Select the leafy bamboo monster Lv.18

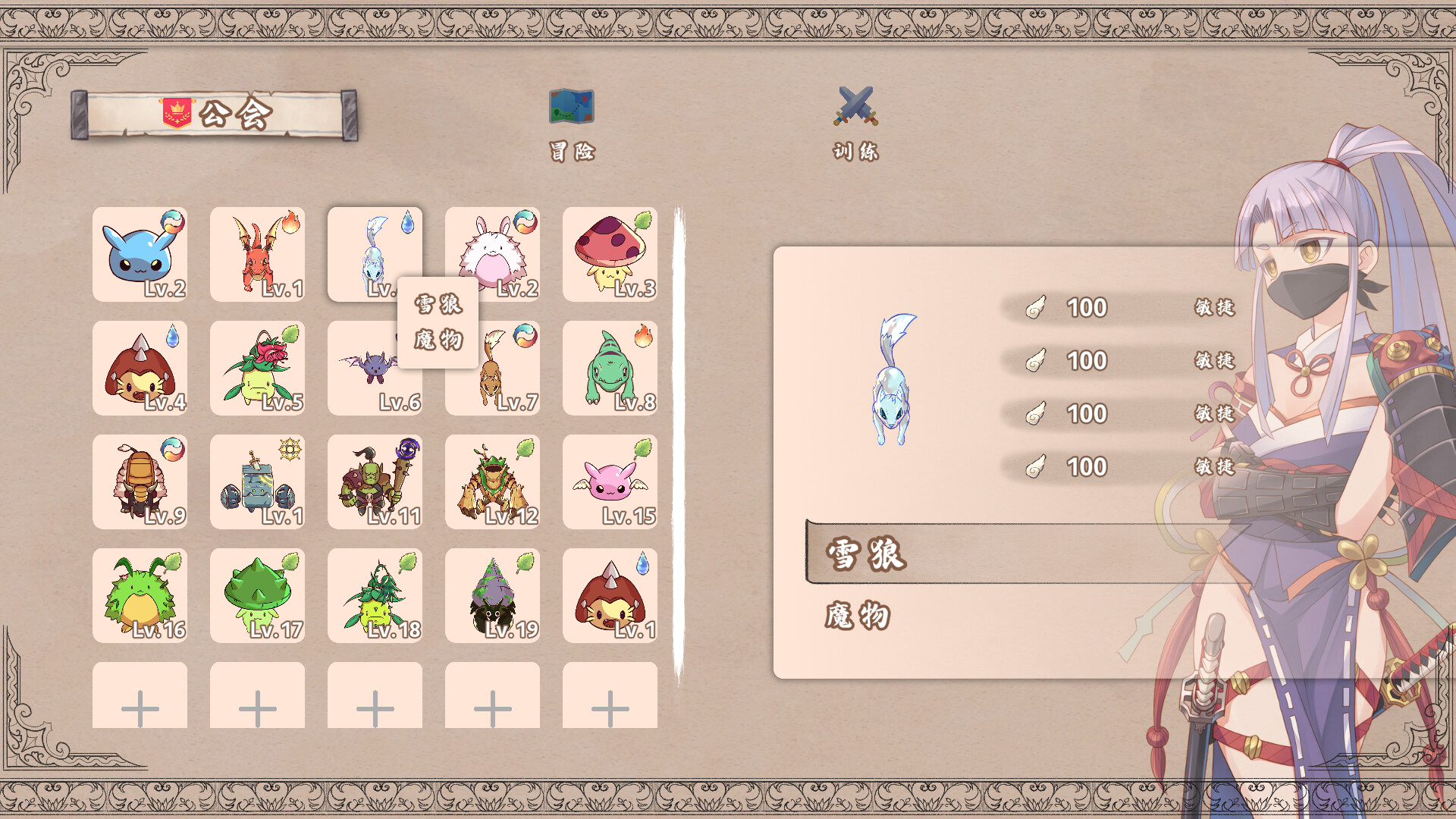point(375,596)
